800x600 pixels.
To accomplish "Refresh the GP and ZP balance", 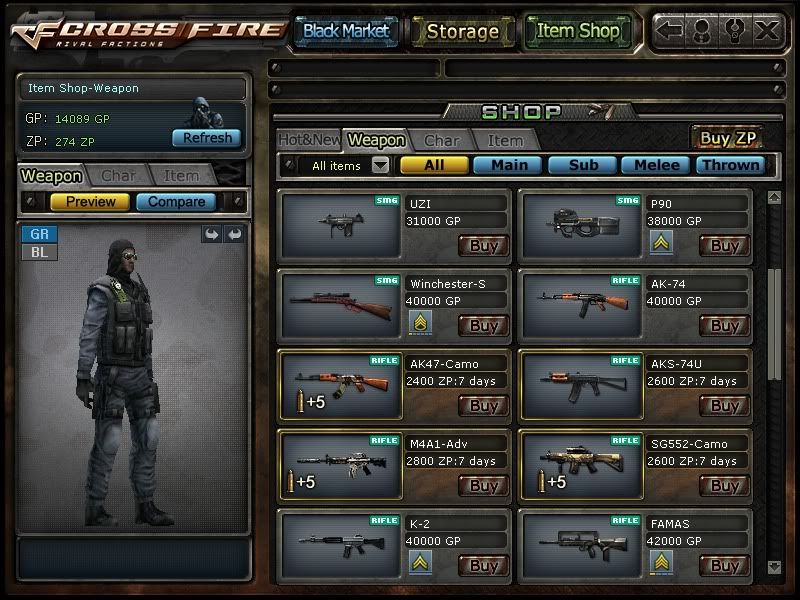I will coord(207,138).
